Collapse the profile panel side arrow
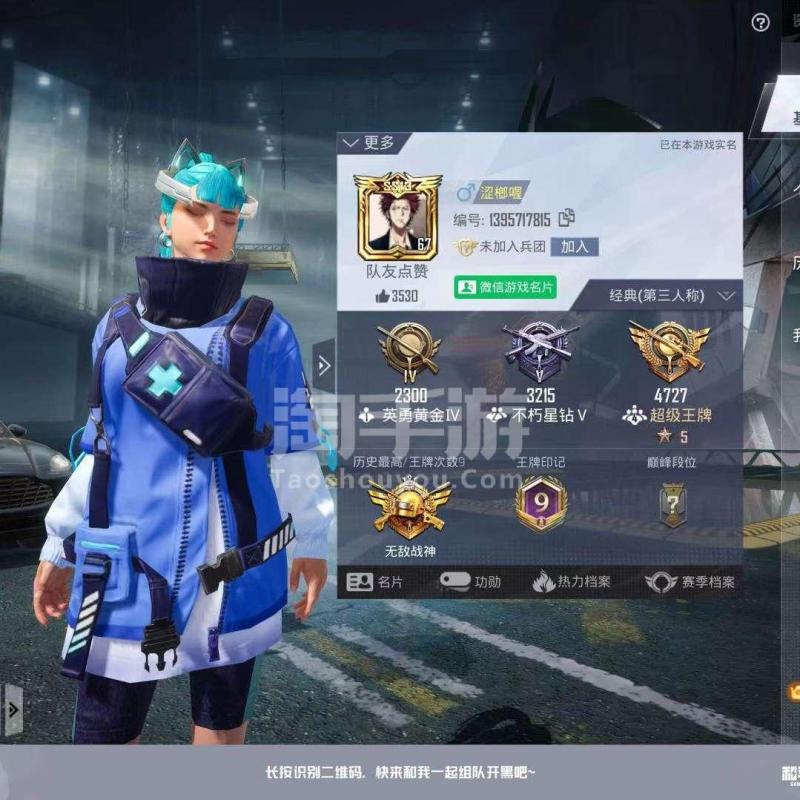The height and width of the screenshot is (800, 800). (x=324, y=366)
